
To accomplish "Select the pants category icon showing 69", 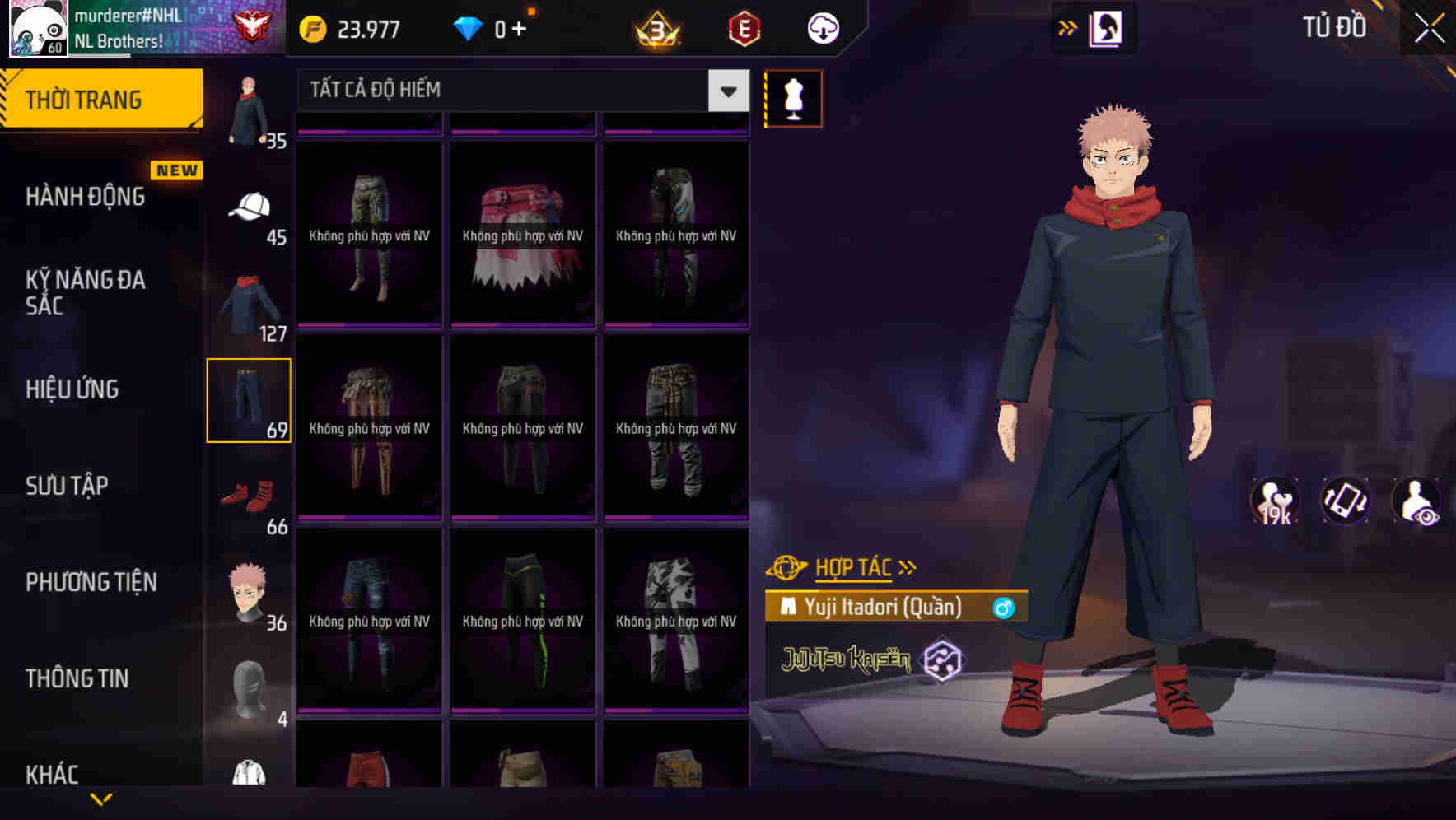I will tap(250, 398).
